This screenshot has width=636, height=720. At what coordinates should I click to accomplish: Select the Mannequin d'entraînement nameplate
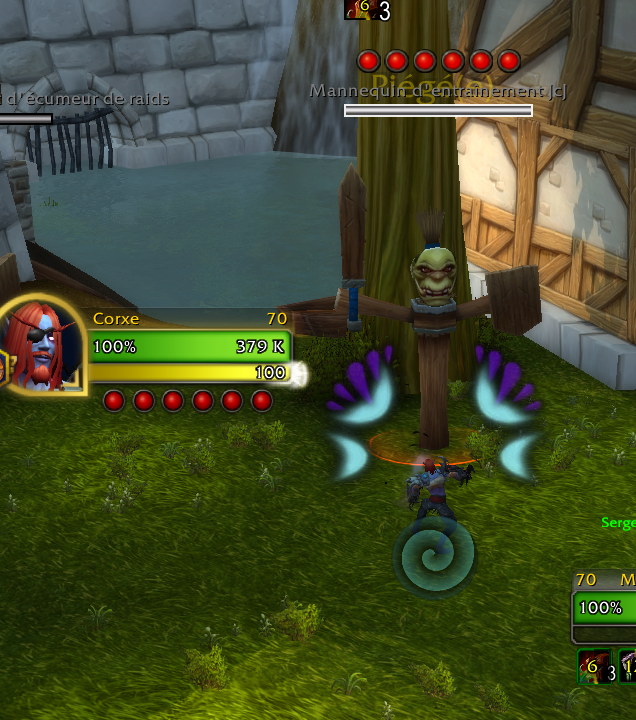438,110
